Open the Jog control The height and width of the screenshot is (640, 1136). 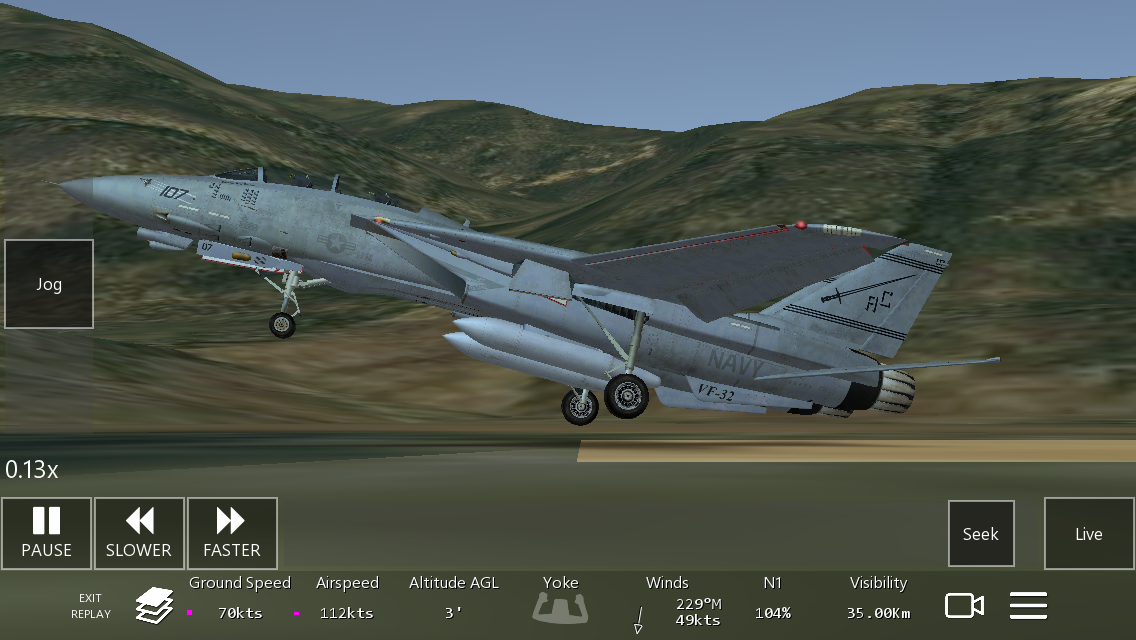pyautogui.click(x=49, y=284)
